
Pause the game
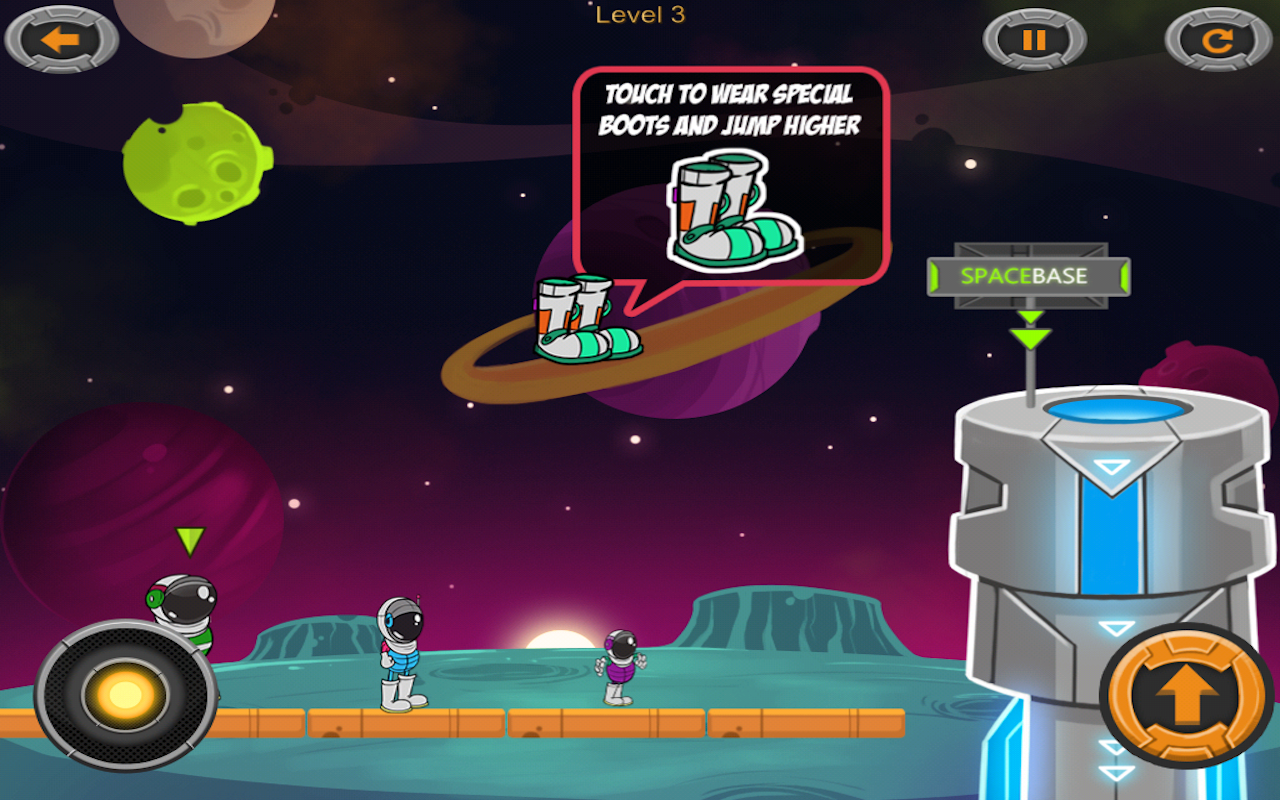click(1034, 40)
